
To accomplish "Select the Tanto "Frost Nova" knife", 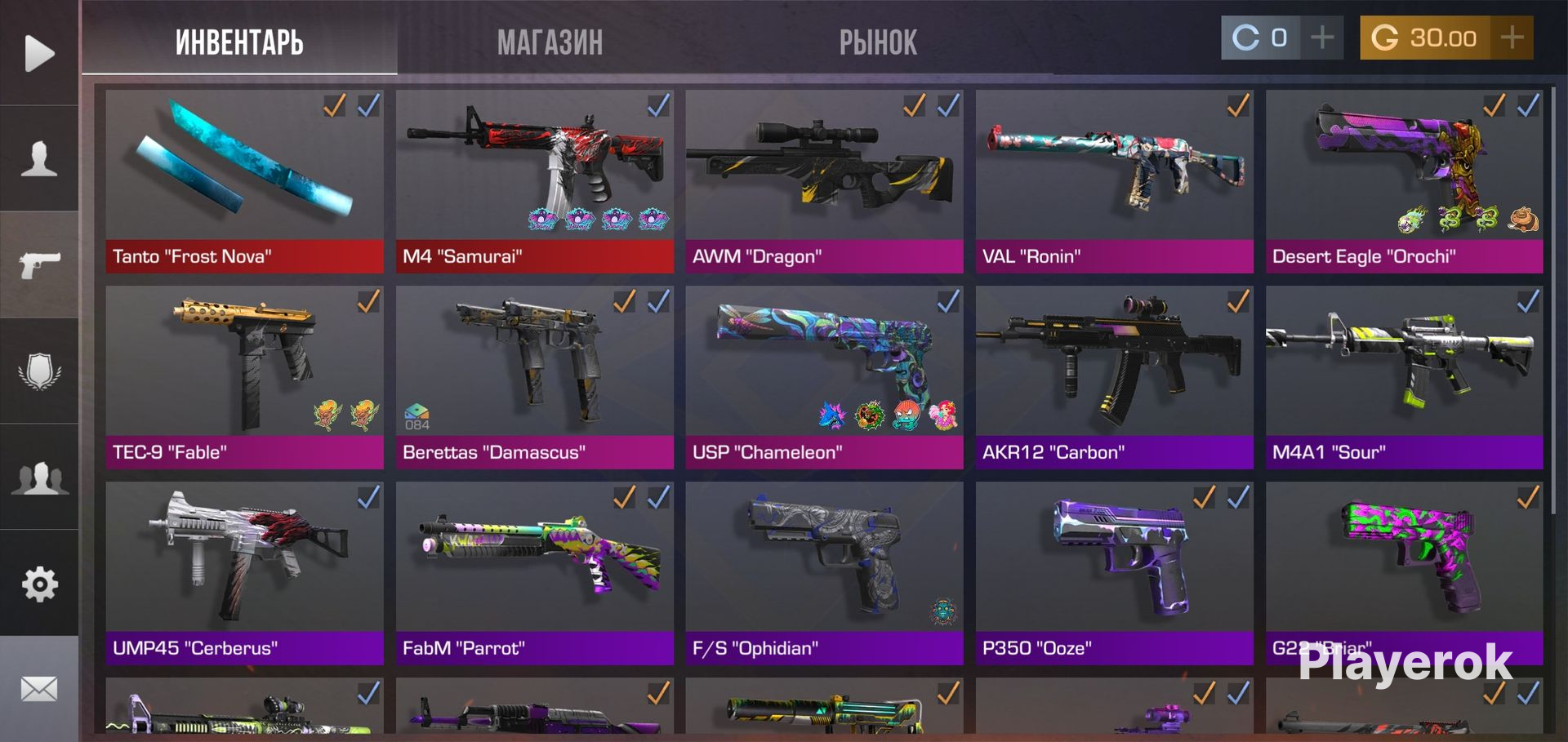I will click(x=244, y=181).
